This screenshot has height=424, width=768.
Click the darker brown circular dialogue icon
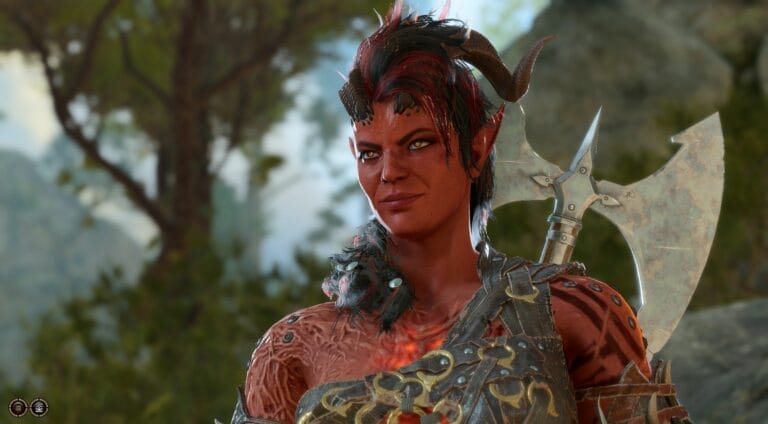pos(18,406)
